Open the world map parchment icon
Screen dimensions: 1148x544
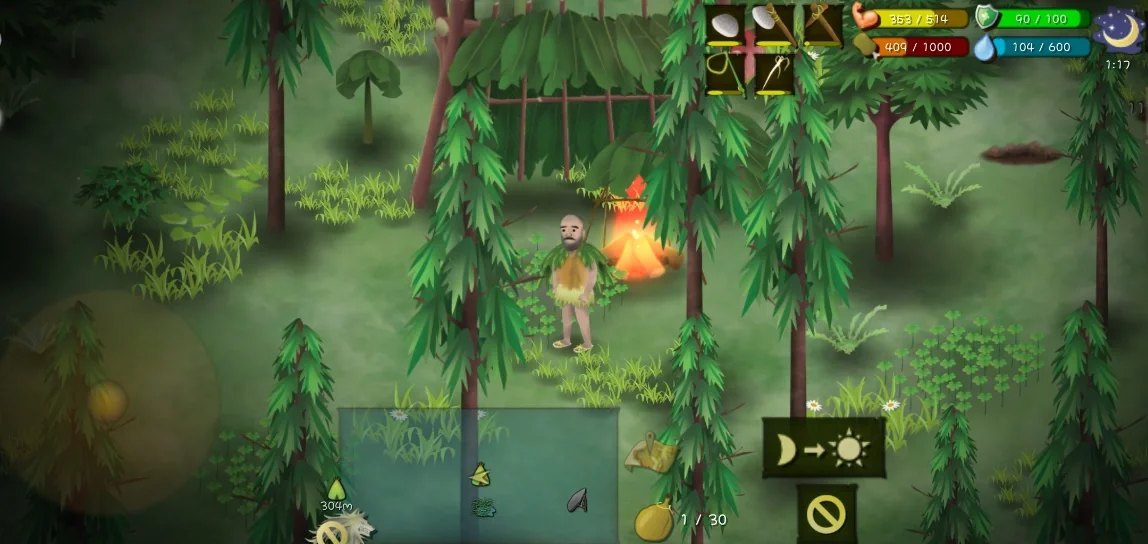[x=648, y=453]
